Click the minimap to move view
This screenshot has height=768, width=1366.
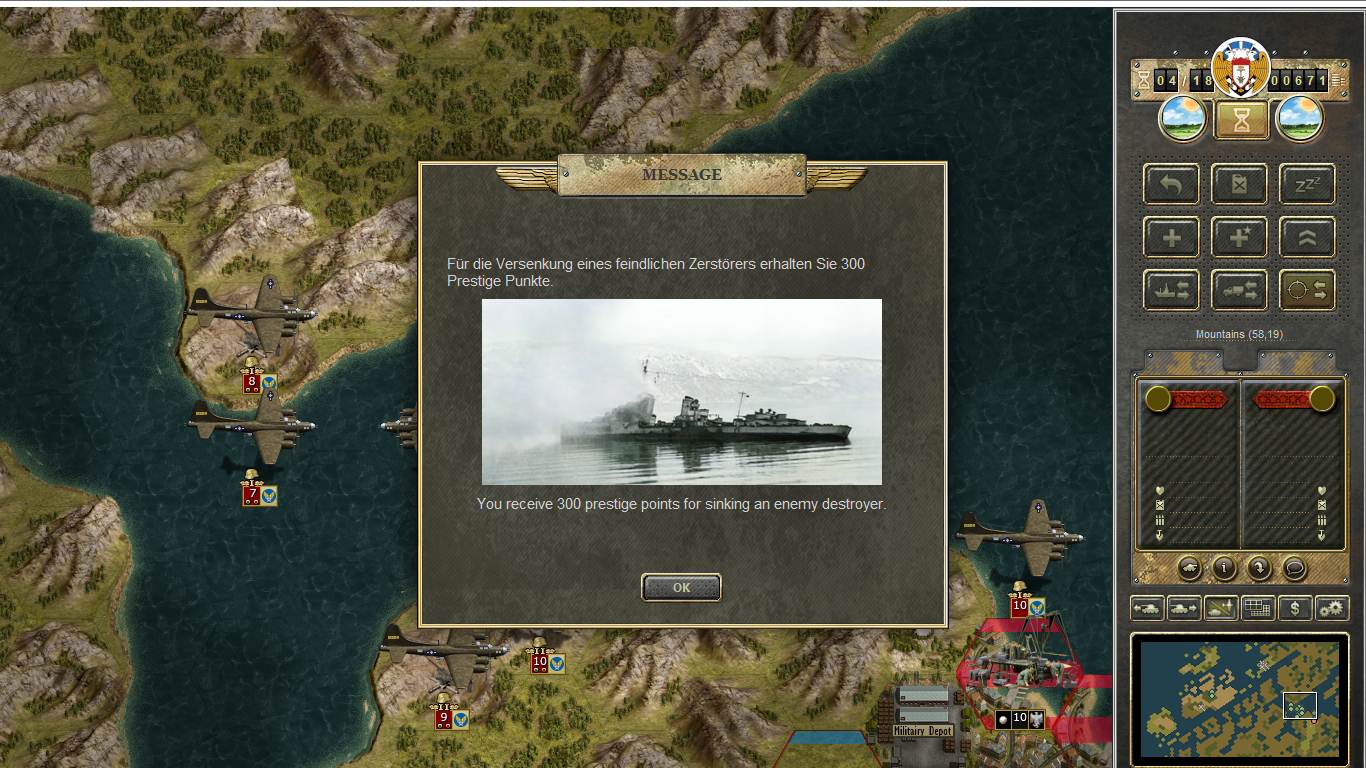[x=1239, y=697]
